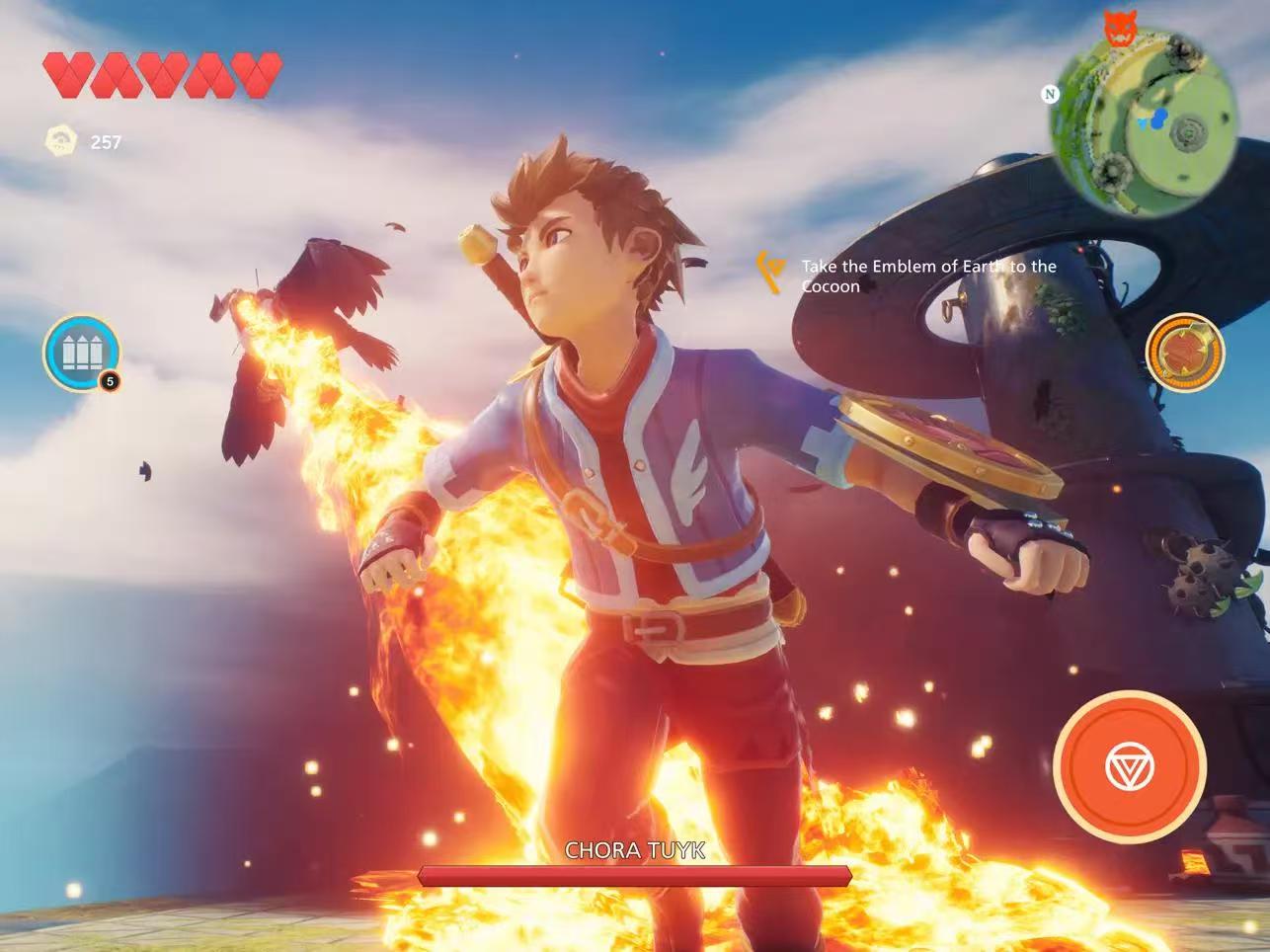Open the circular minimap

coord(1144,121)
